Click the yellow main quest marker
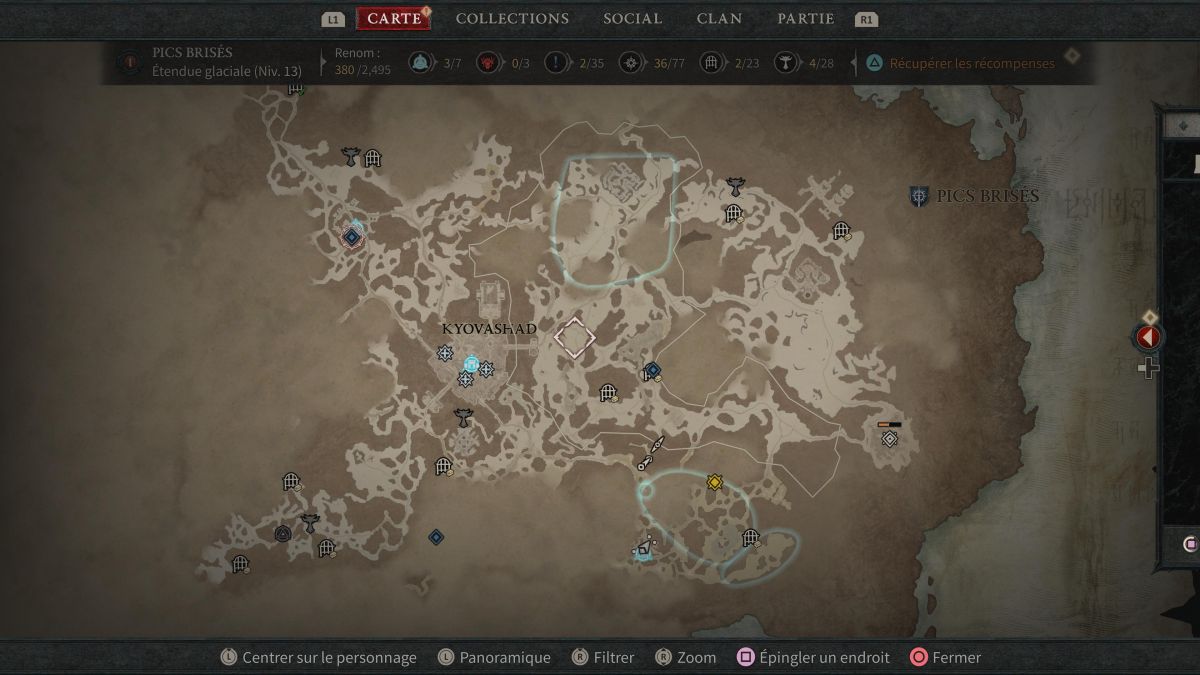 (714, 482)
